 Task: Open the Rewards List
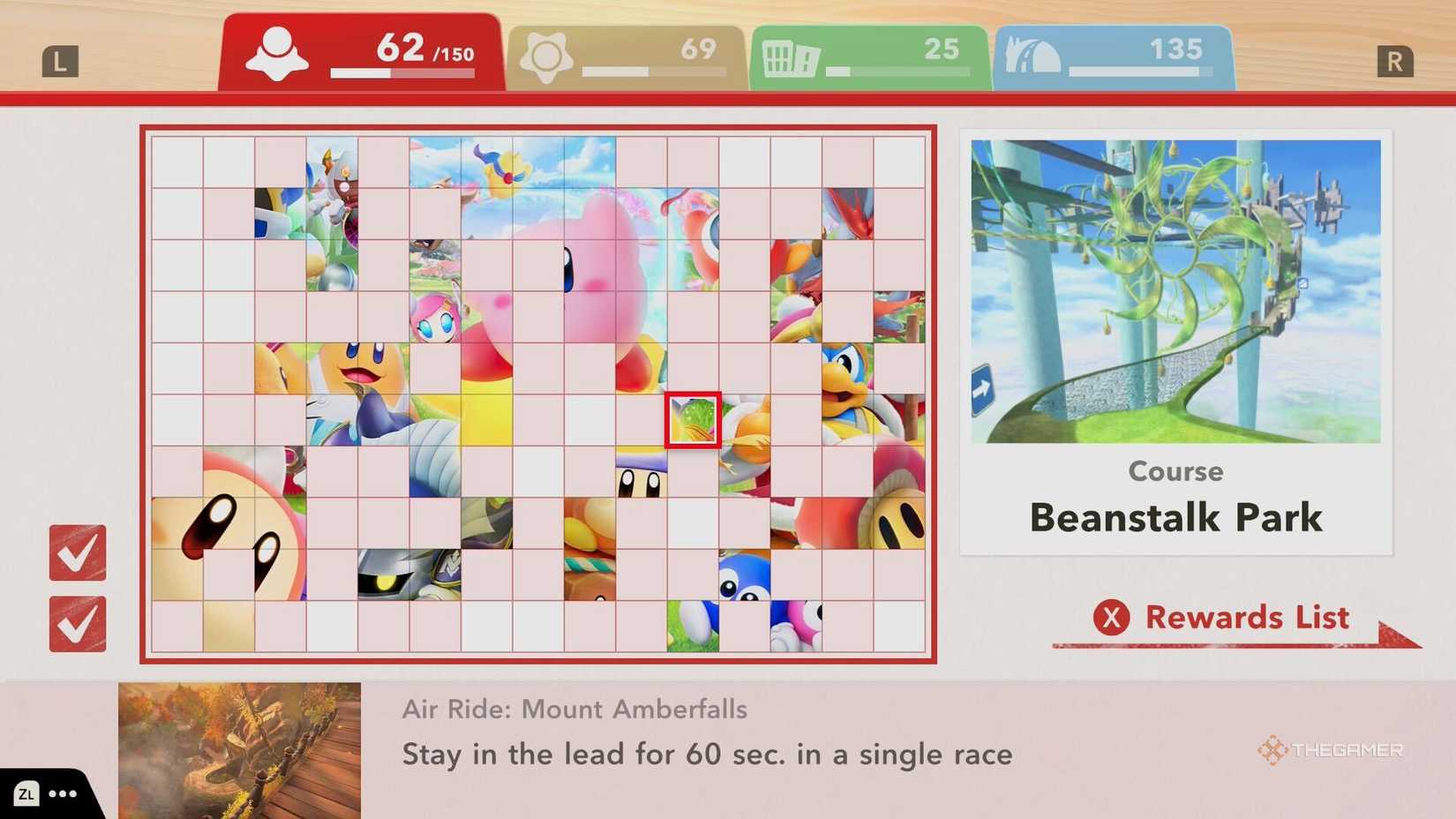[1246, 618]
